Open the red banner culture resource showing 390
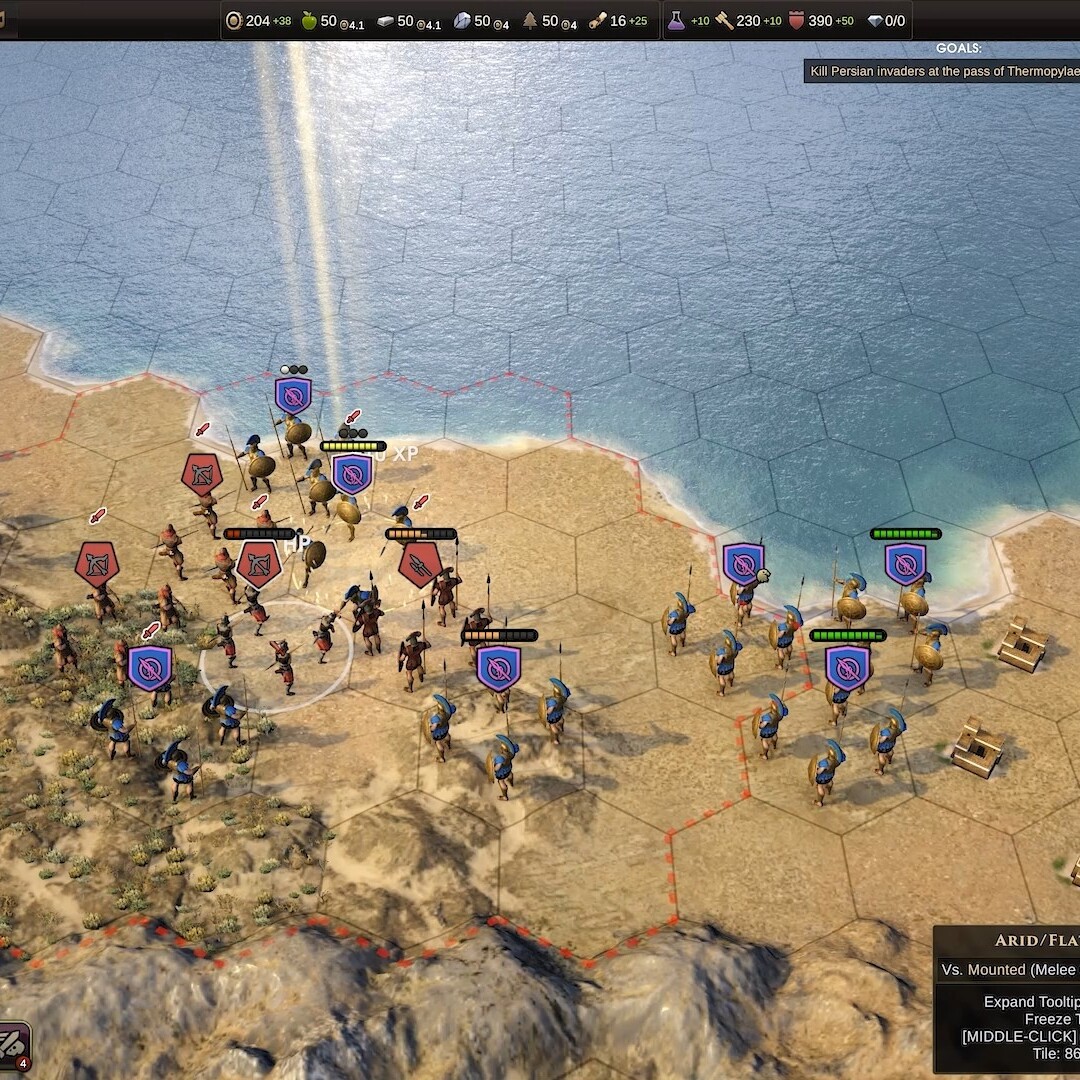This screenshot has width=1080, height=1080. [x=796, y=21]
